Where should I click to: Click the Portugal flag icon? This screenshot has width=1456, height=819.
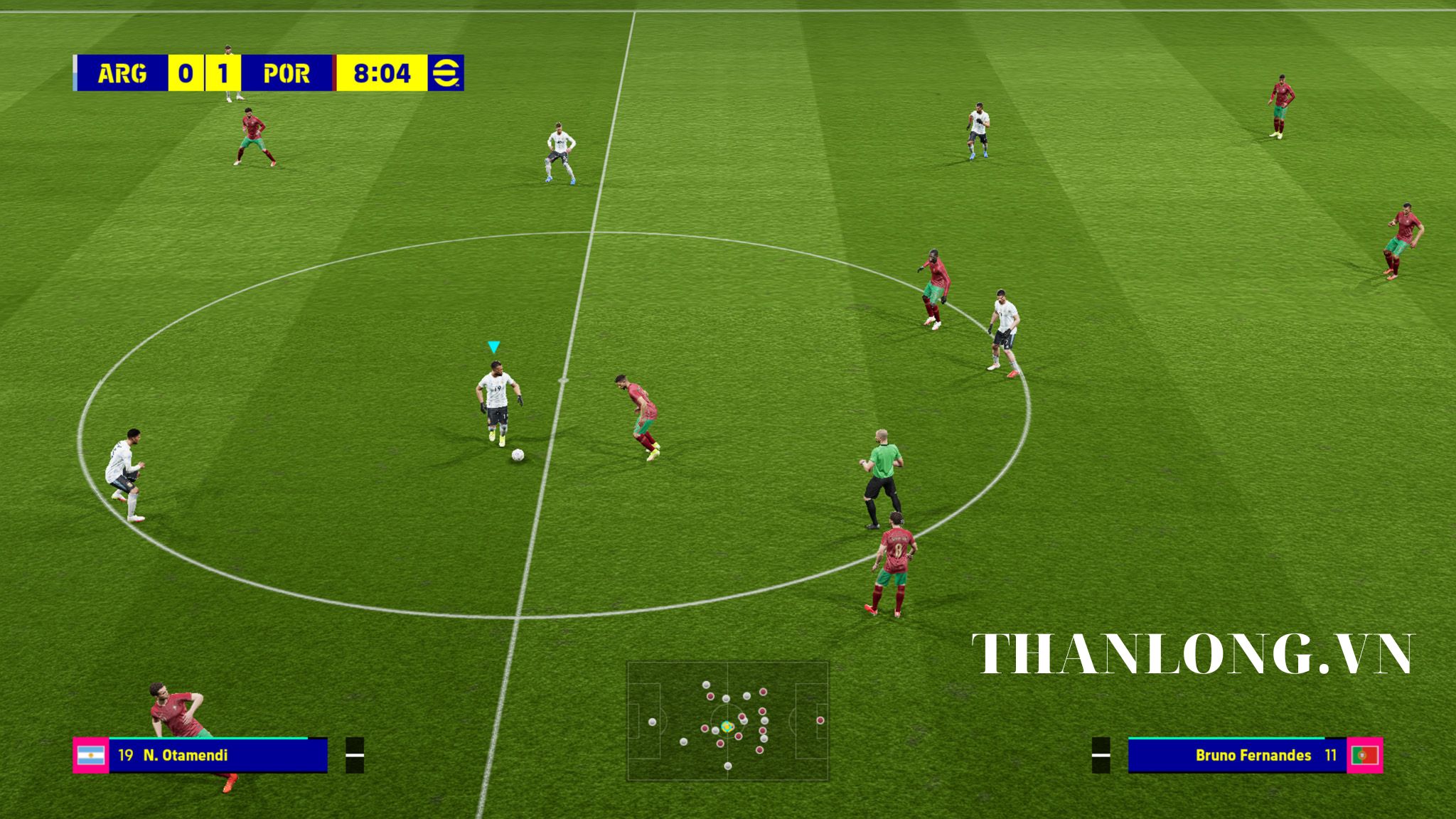coord(1364,755)
